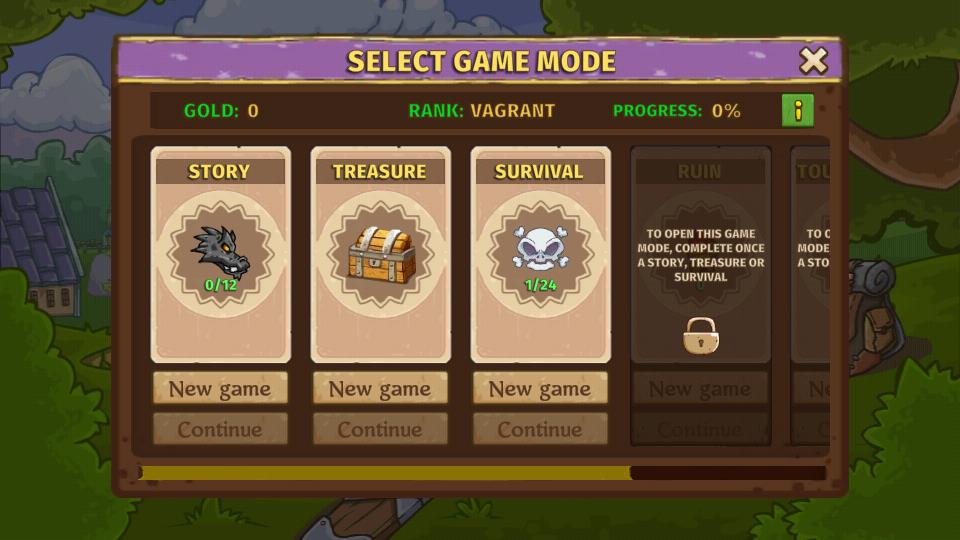Select the Story mode card

(220, 255)
